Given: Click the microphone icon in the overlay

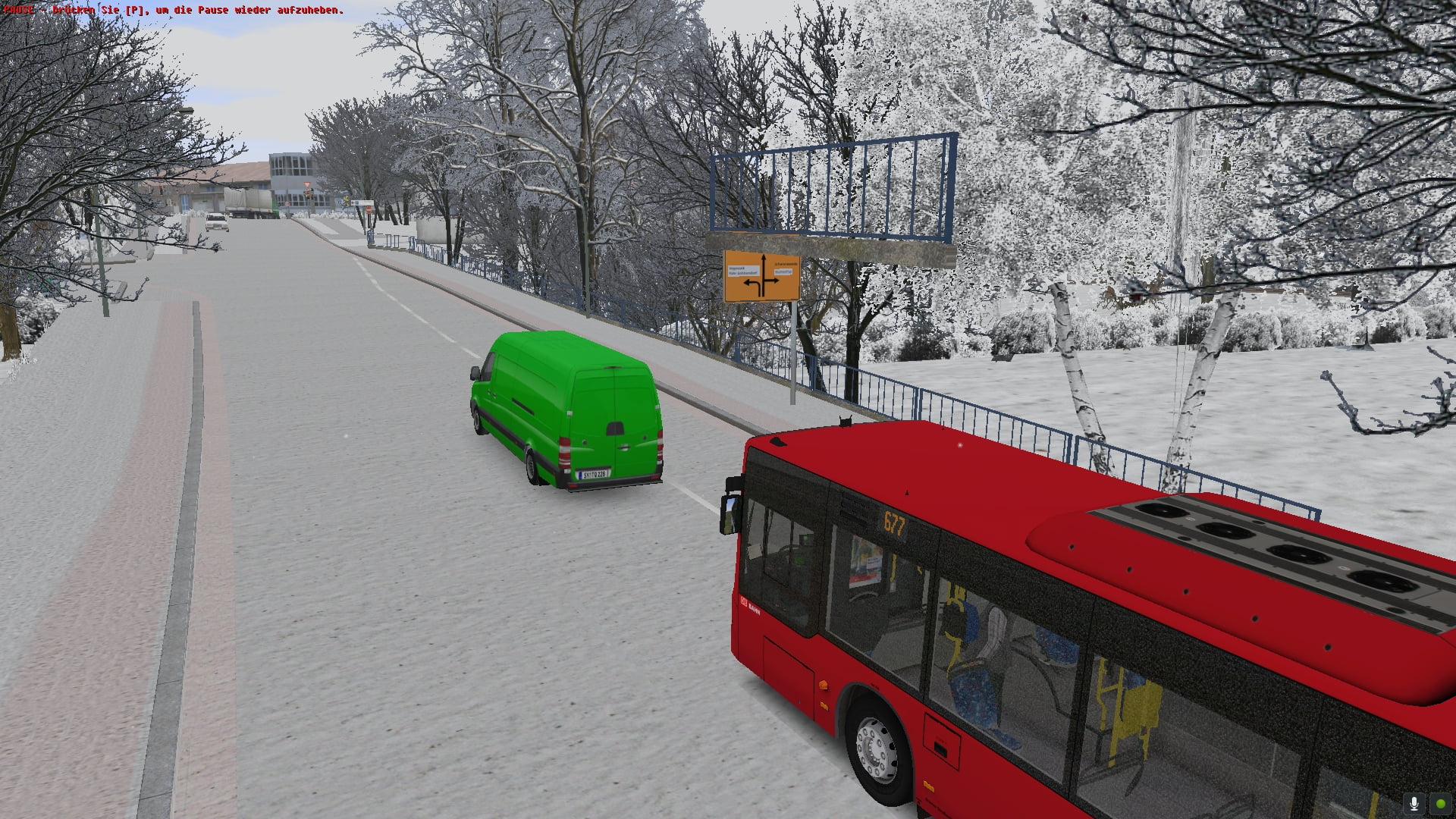Looking at the screenshot, I should click(1414, 804).
